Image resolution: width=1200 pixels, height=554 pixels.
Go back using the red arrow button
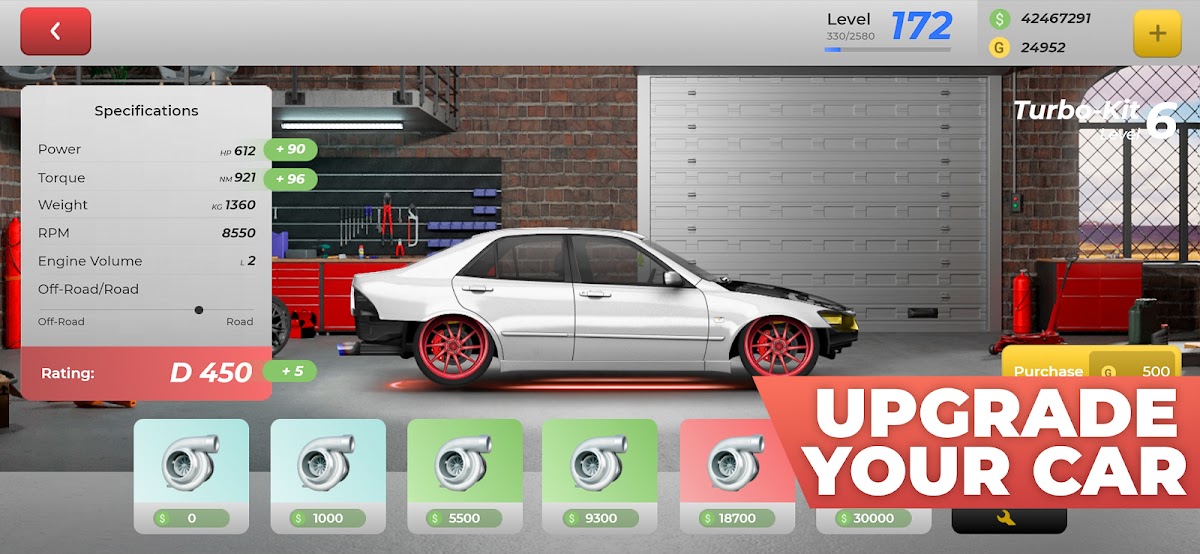pos(56,31)
